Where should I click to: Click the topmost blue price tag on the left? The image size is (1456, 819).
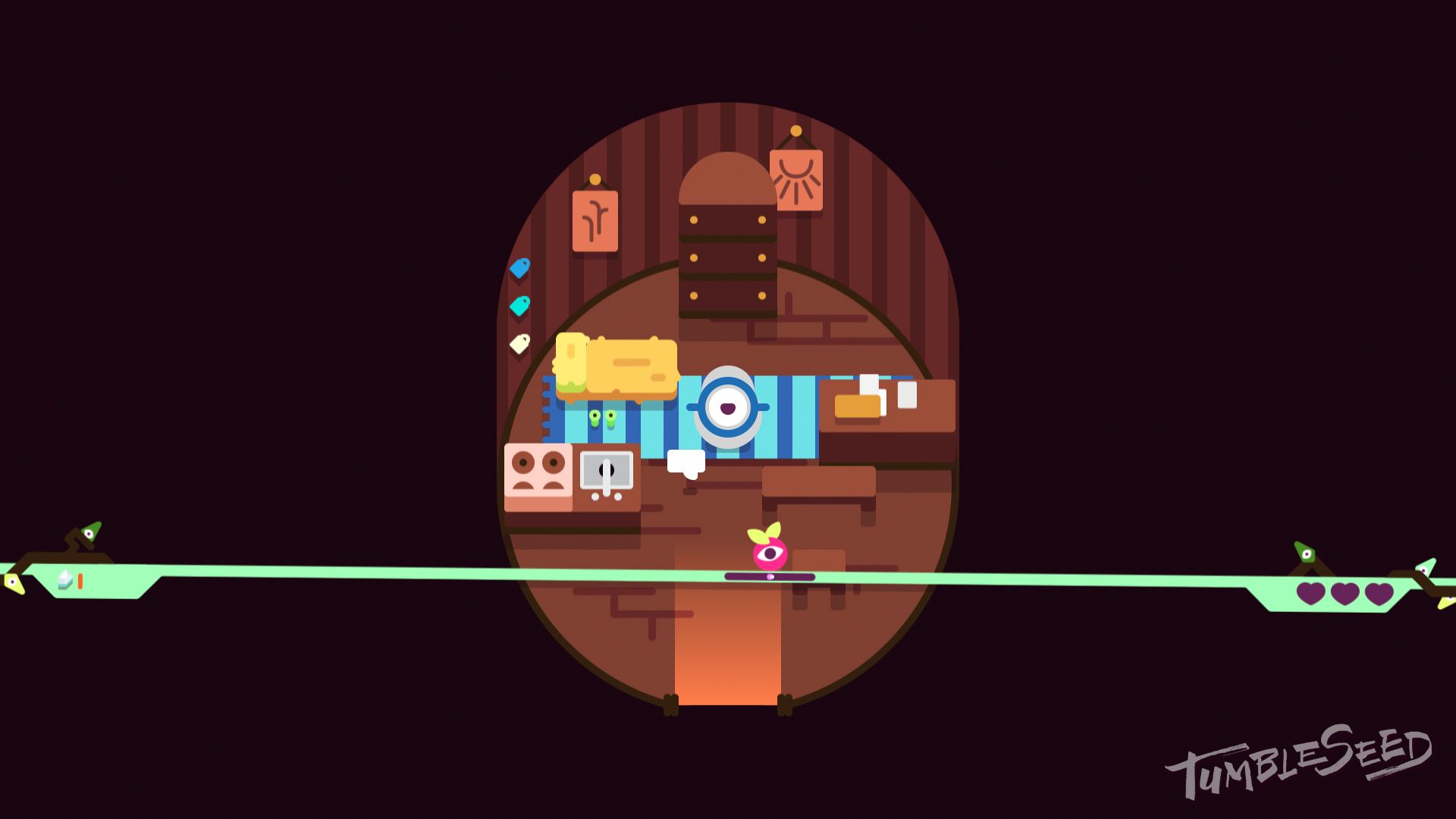point(520,268)
